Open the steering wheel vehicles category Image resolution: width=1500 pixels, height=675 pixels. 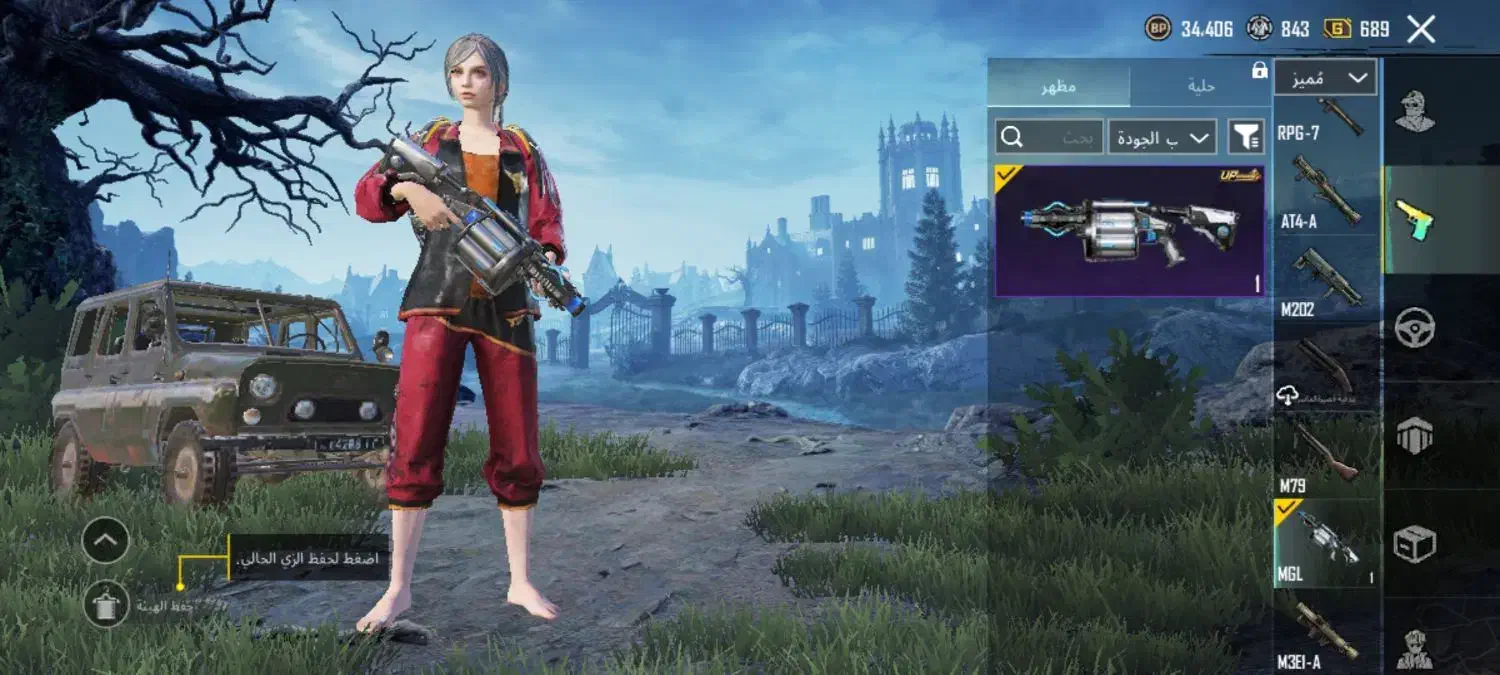[x=1415, y=327]
